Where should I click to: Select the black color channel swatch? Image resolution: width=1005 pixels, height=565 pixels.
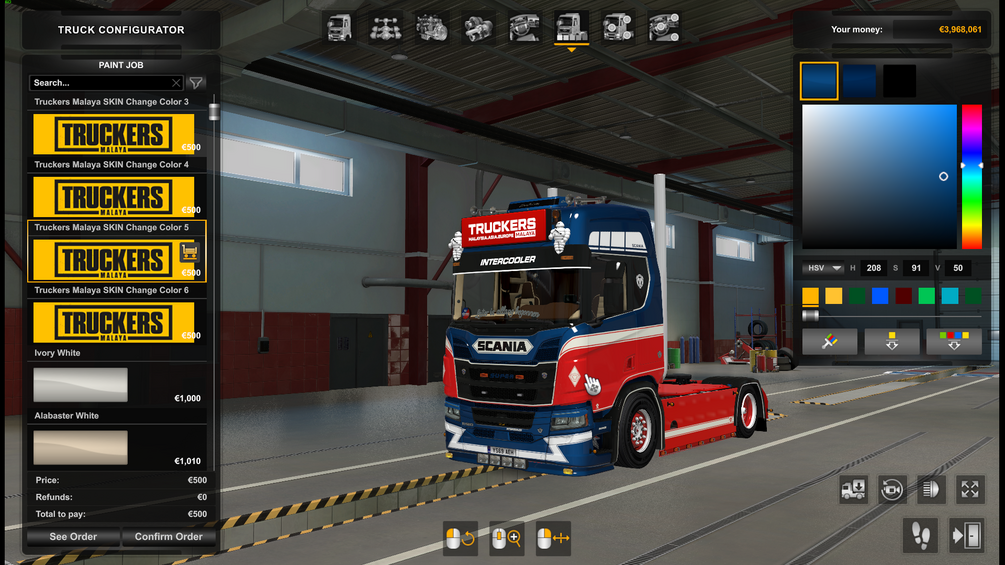pos(899,81)
